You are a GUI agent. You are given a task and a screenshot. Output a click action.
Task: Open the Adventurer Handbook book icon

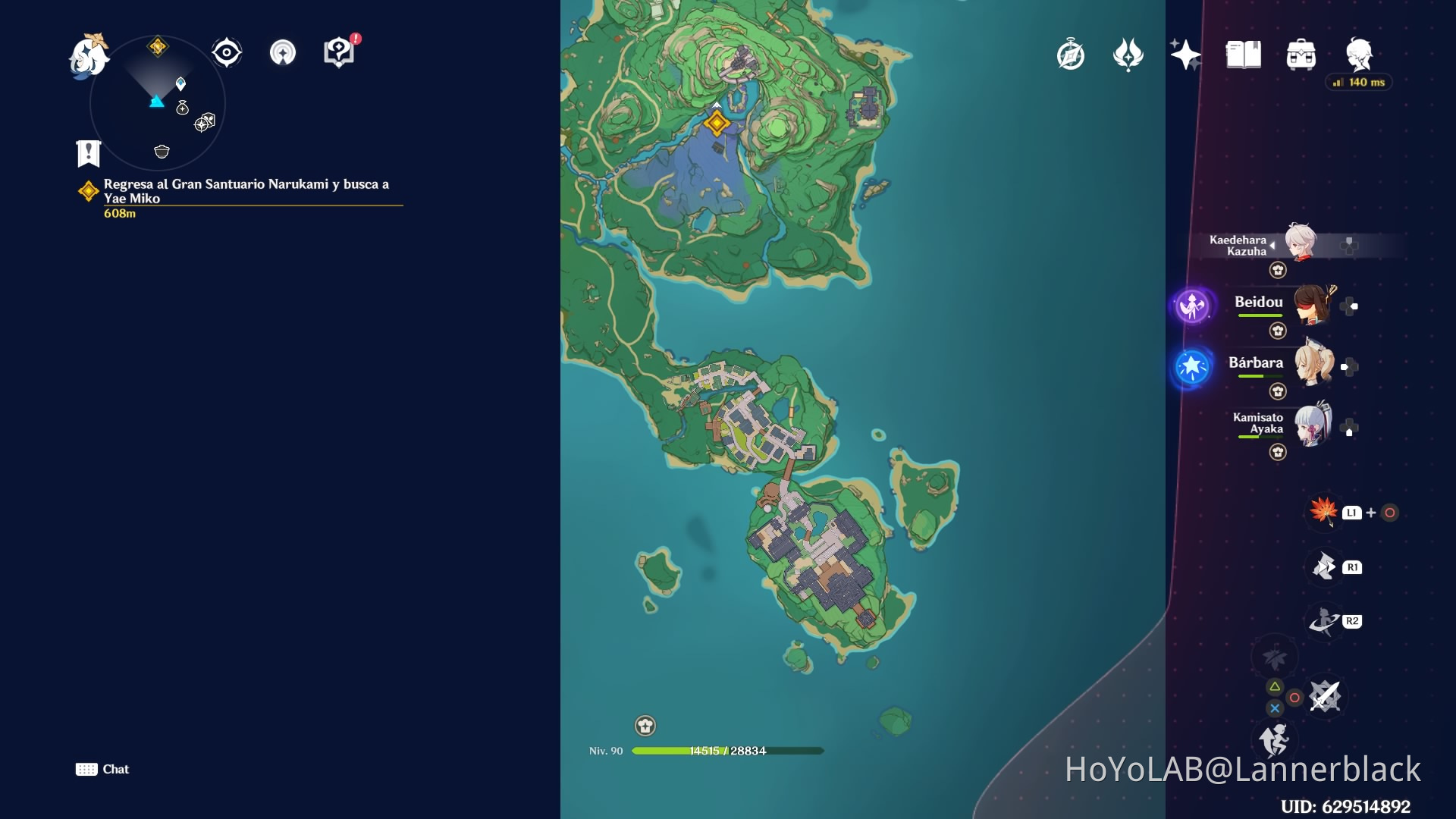1243,55
